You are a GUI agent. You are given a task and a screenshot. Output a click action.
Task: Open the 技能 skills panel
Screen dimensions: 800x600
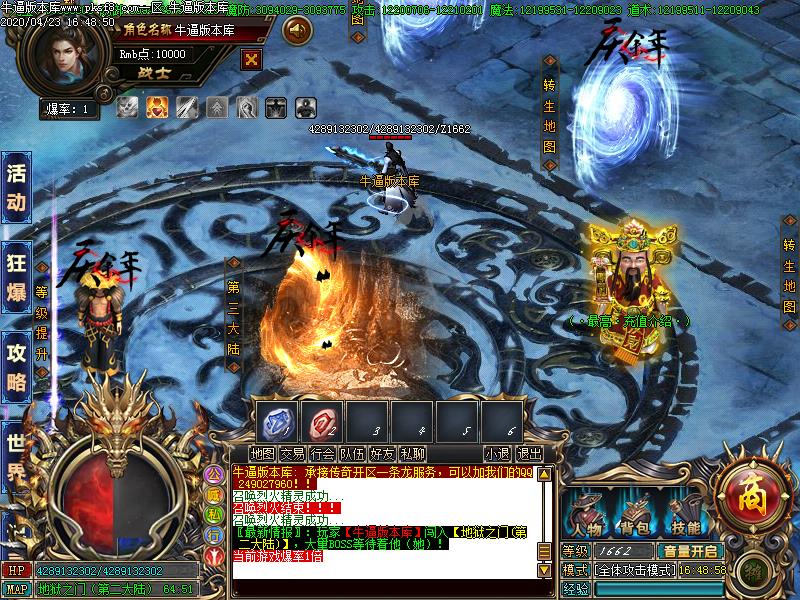(x=686, y=516)
